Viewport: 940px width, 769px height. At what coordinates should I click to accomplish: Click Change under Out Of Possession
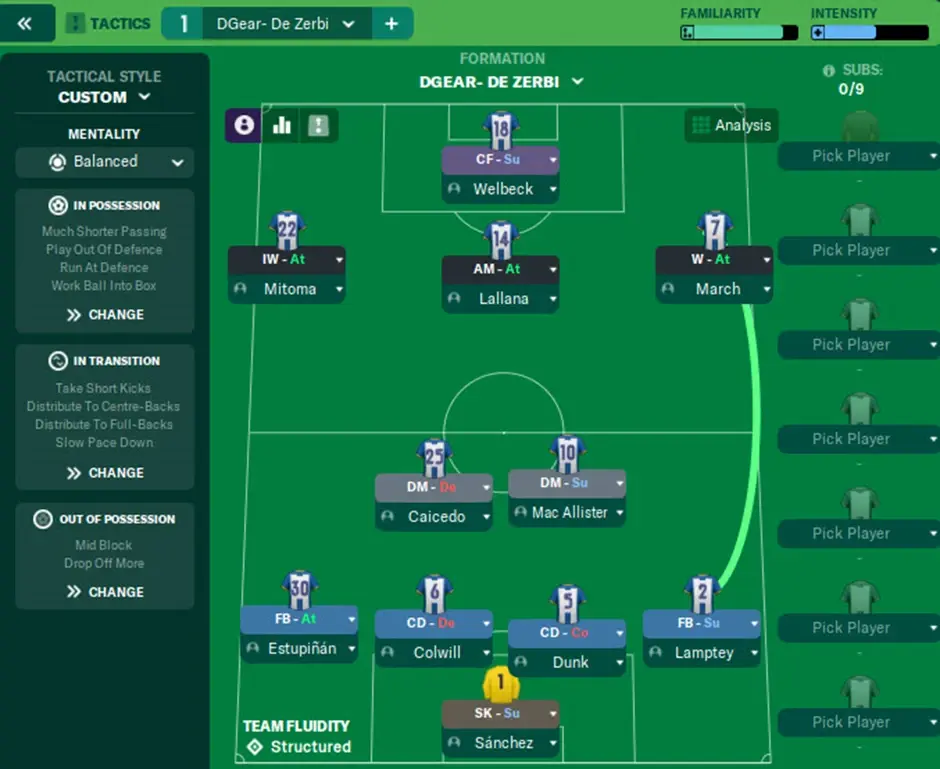(x=105, y=591)
